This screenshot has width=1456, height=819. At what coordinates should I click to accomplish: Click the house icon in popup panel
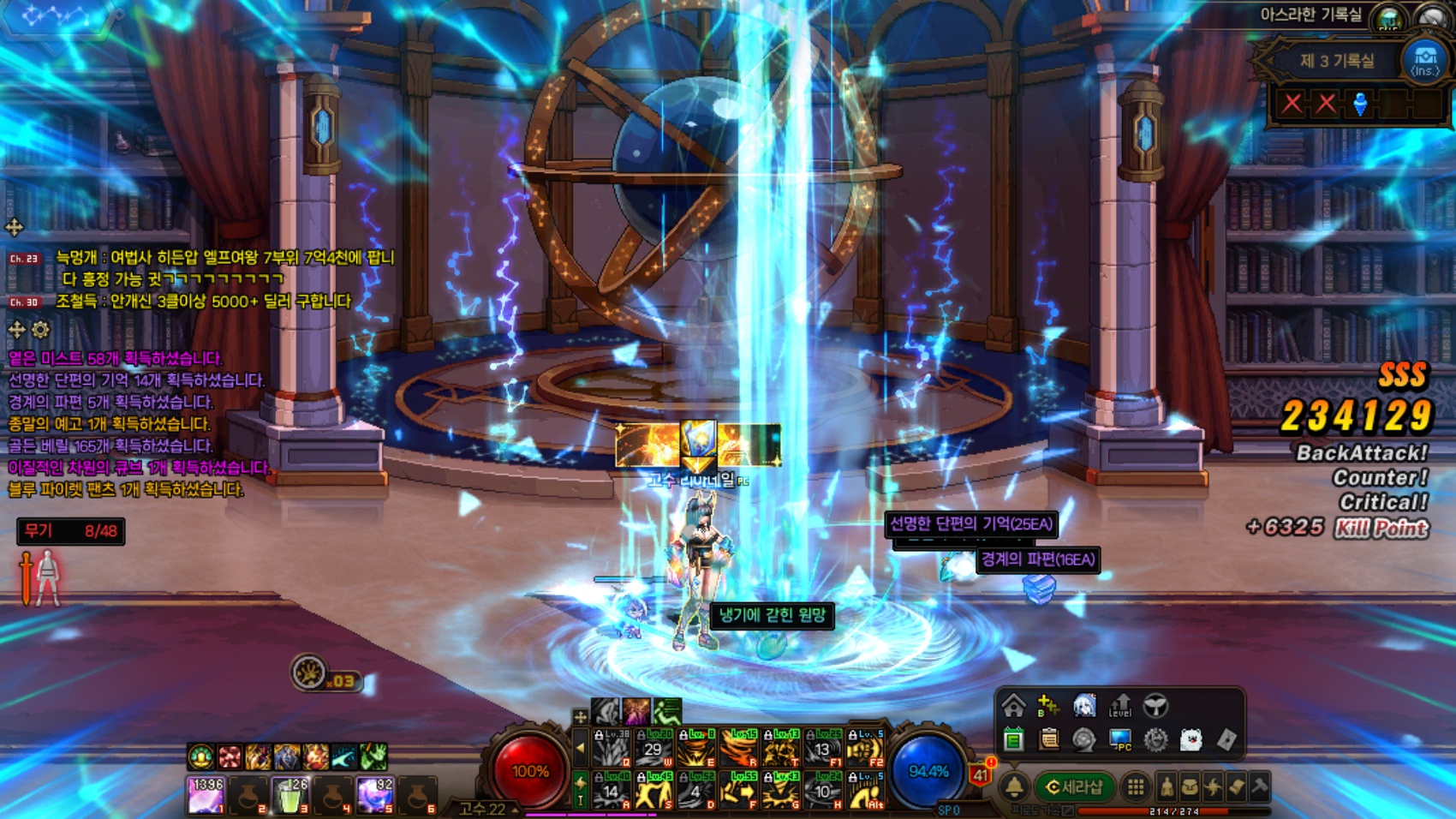pos(1014,706)
